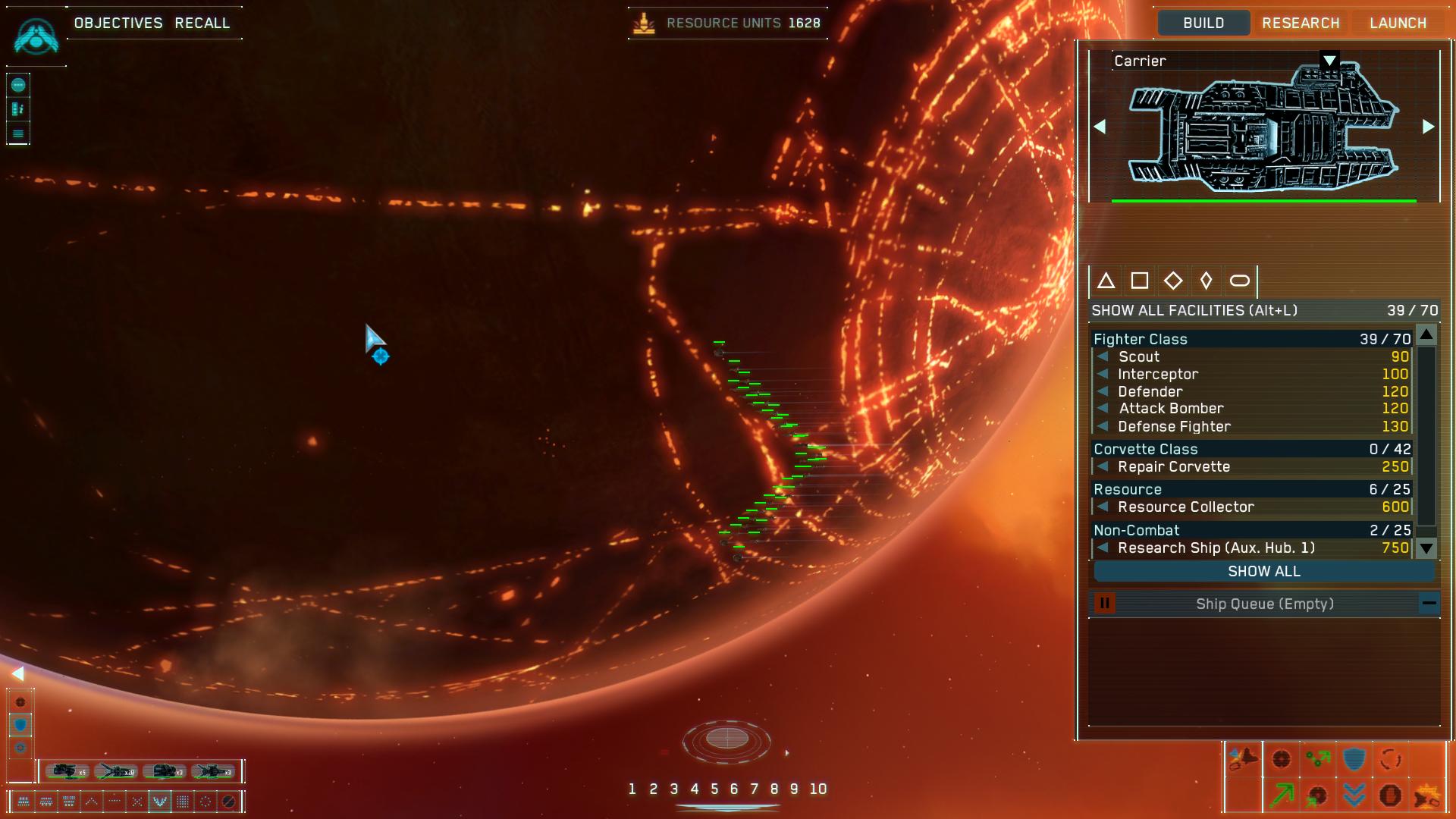Viewport: 1456px width, 819px height.
Task: Build a Repair Corvette
Action: point(1174,466)
